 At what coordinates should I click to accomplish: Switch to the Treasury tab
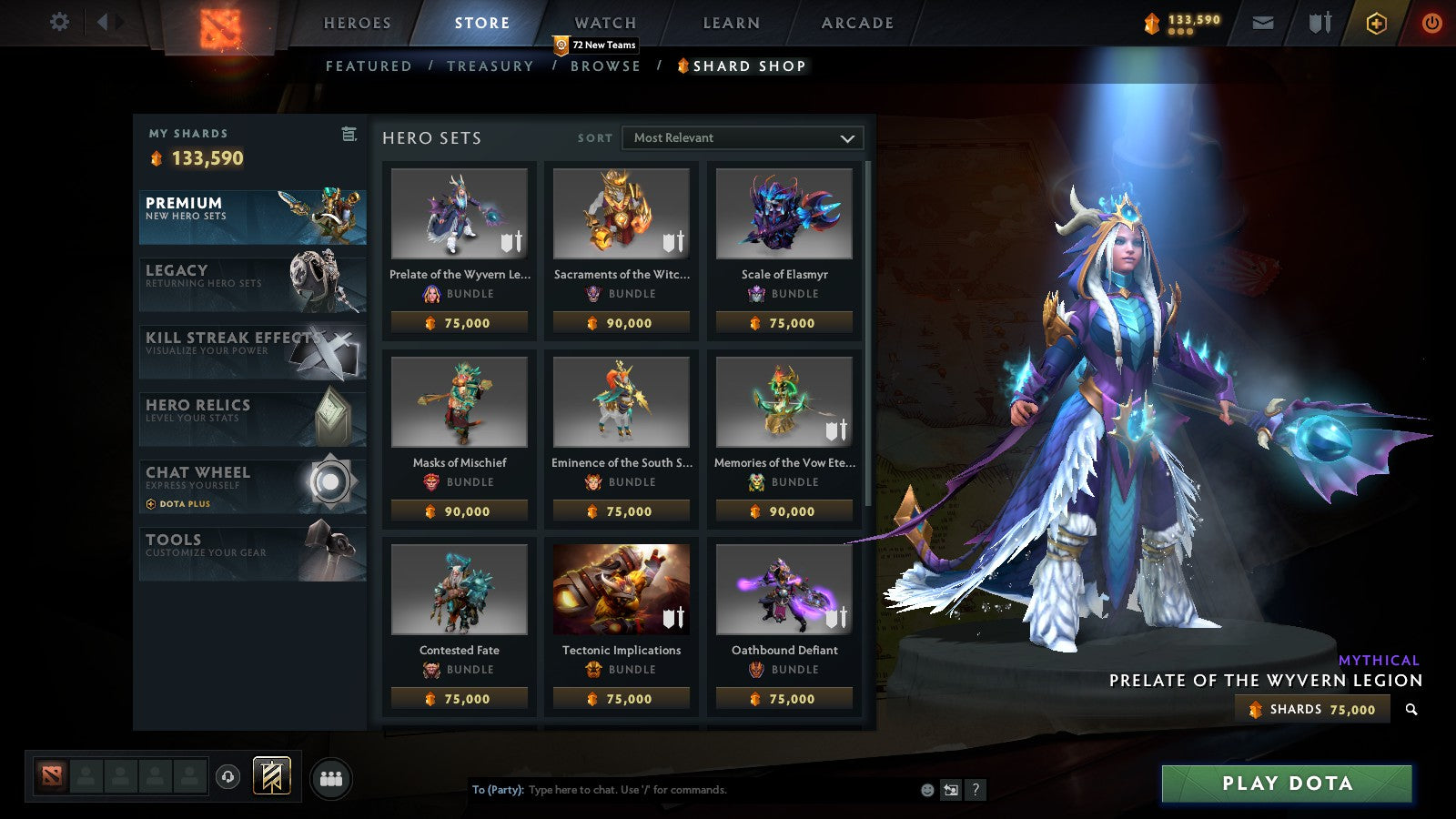[x=491, y=66]
